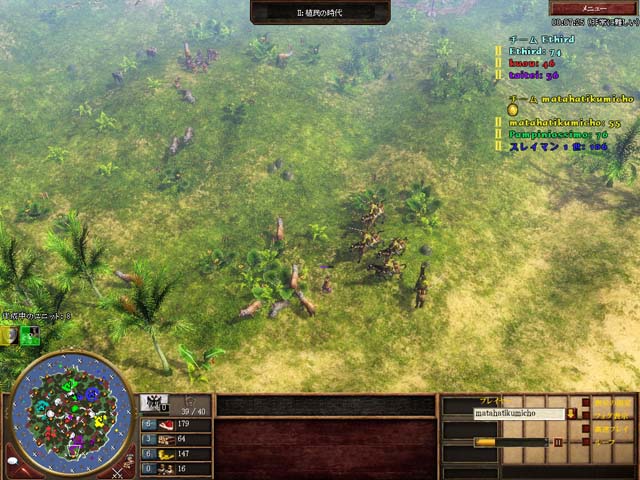Adjust the replay speed slider

point(488,441)
